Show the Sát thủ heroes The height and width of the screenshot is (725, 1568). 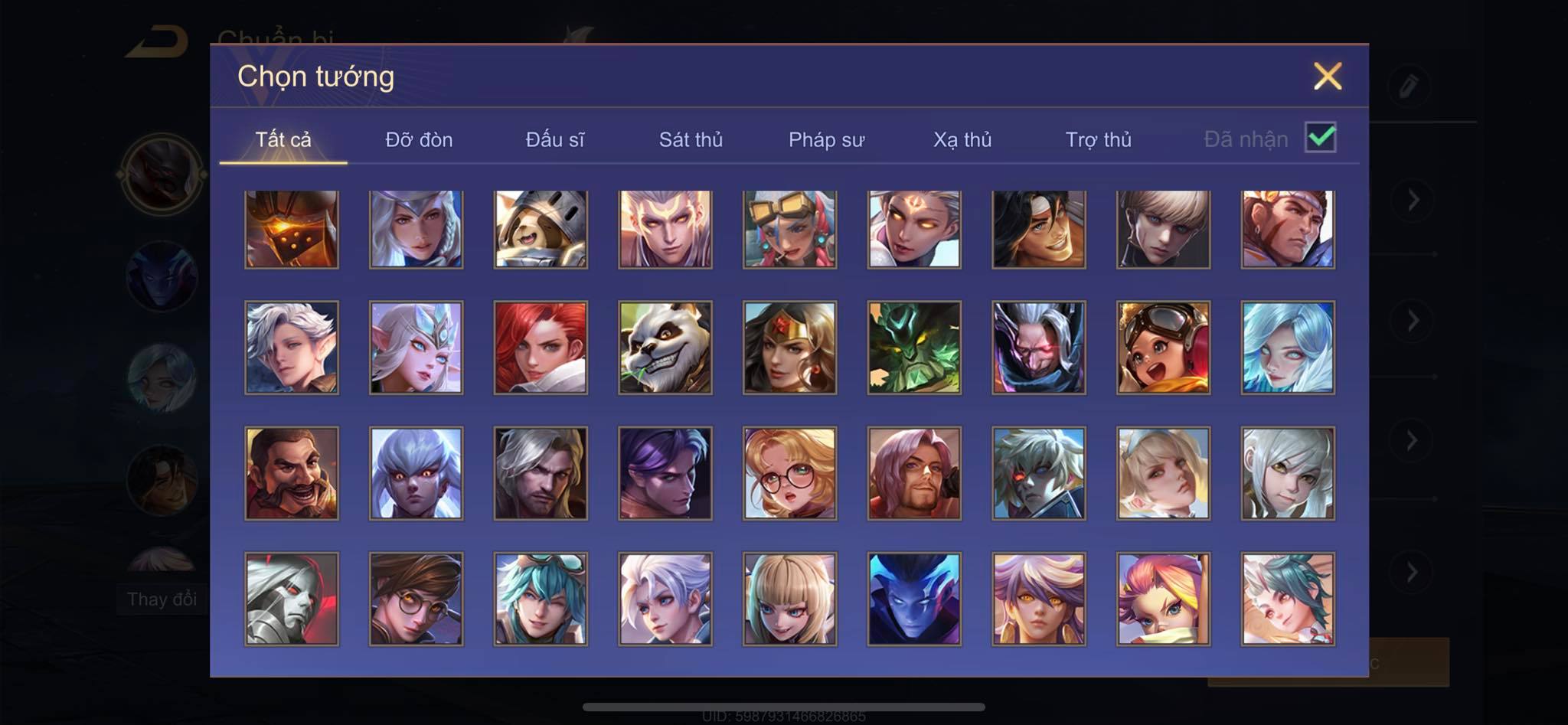click(x=691, y=139)
